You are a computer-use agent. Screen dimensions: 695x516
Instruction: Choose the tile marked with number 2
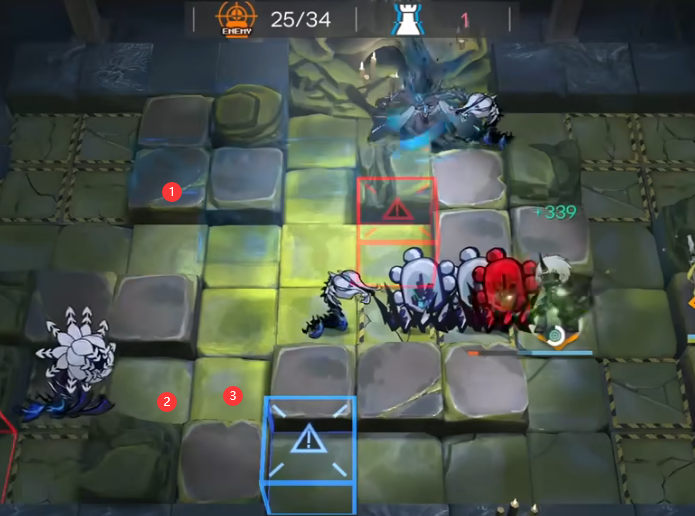(x=167, y=402)
